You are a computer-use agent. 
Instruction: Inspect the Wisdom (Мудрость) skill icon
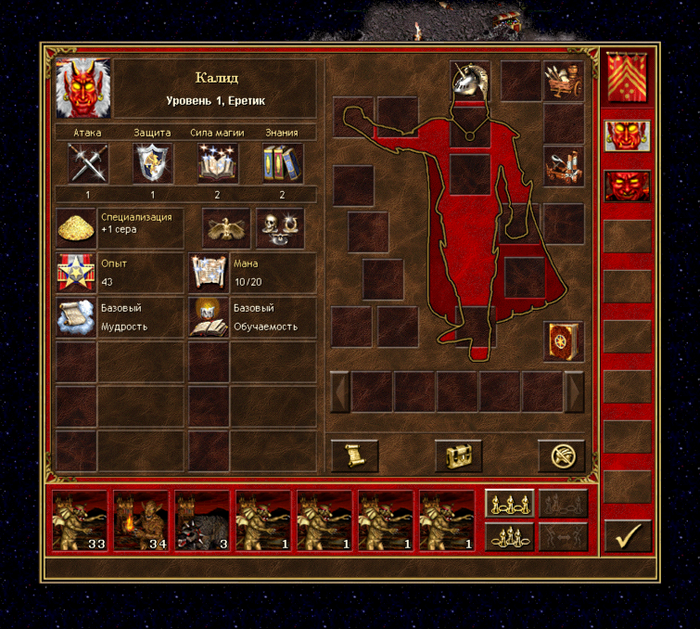coord(76,316)
